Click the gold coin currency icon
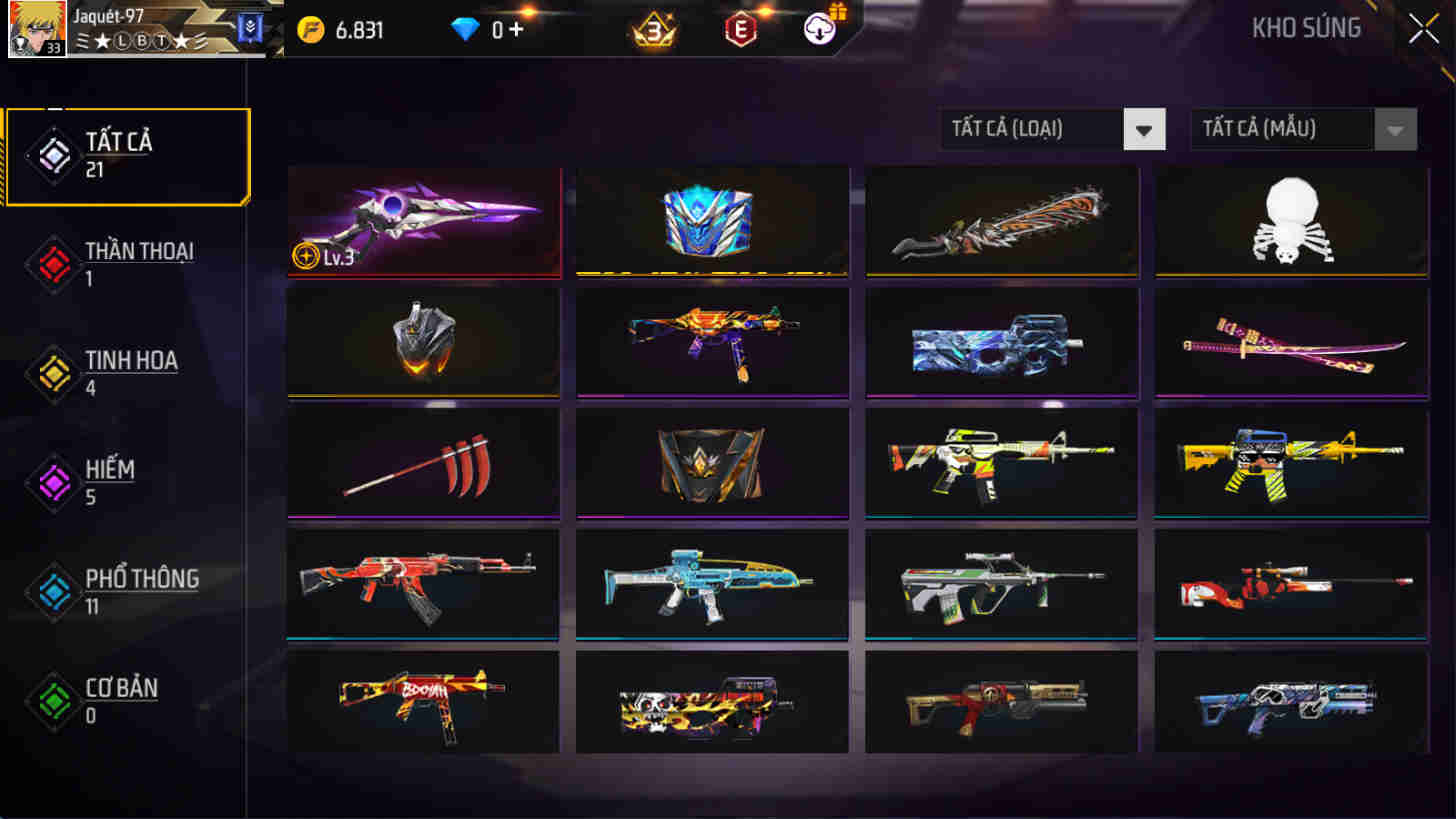The image size is (1456, 819). pos(313,29)
